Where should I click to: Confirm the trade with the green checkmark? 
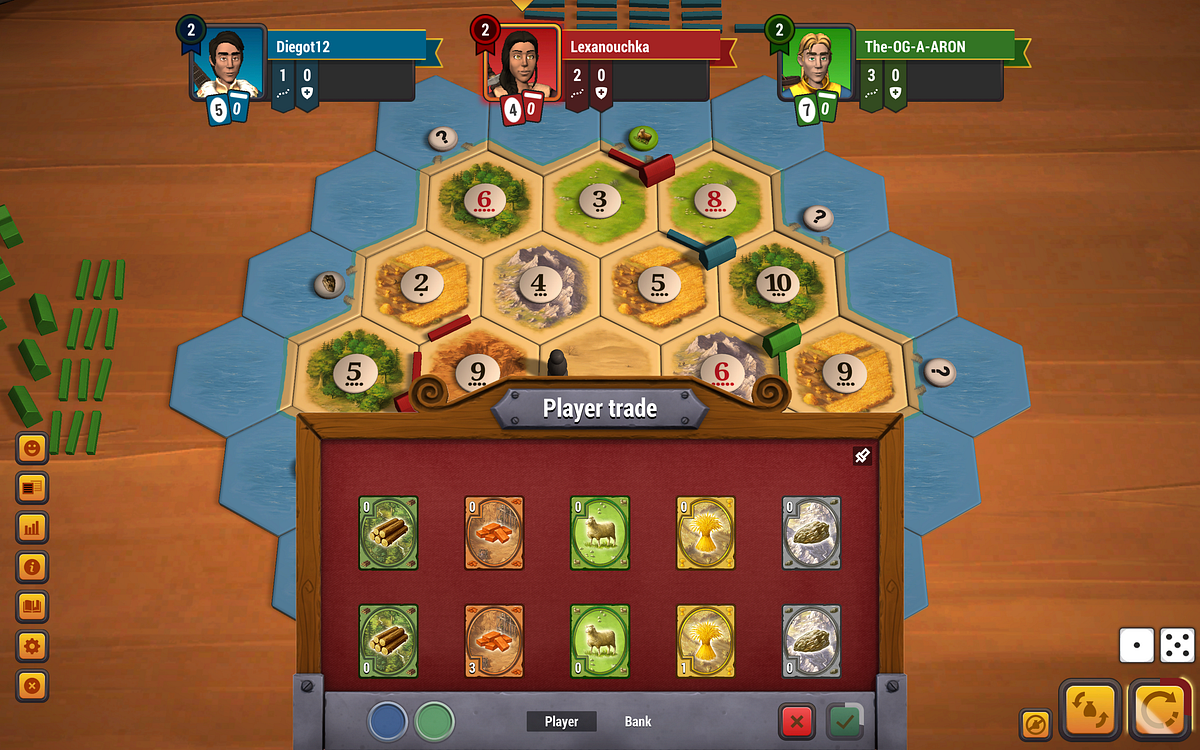845,721
